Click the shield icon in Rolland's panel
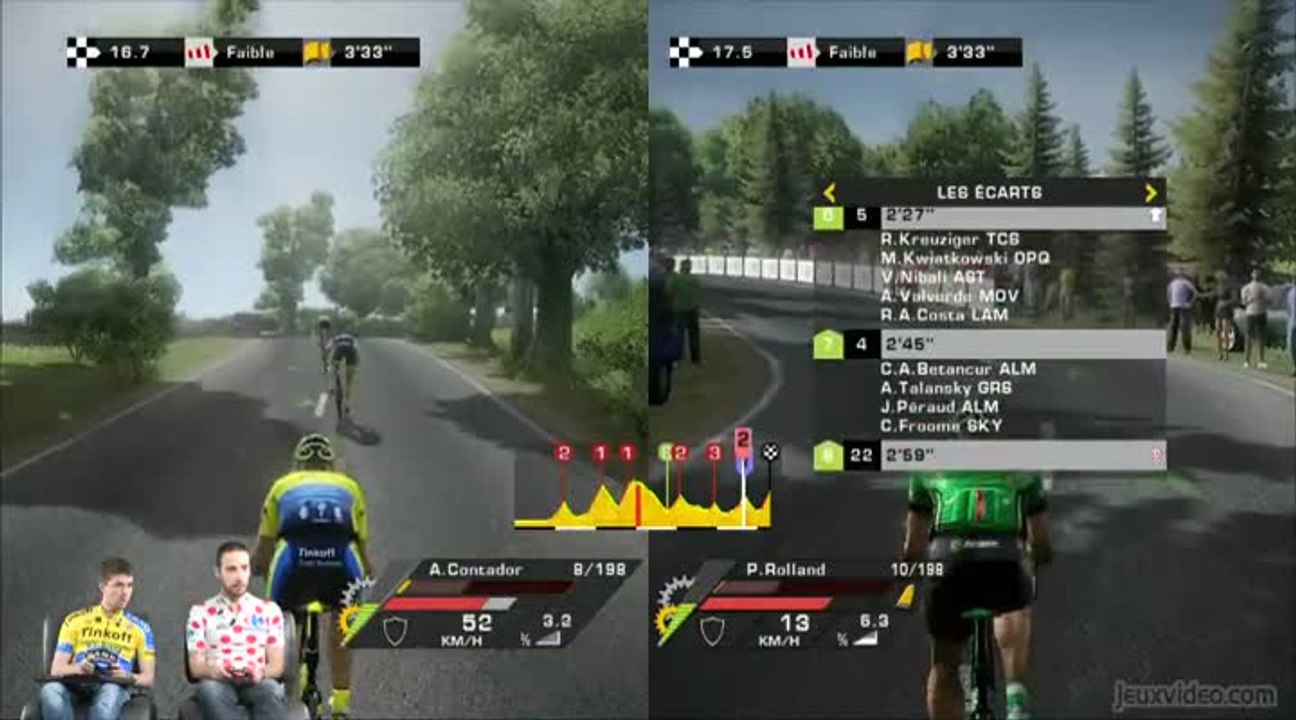This screenshot has width=1296, height=720. click(712, 630)
